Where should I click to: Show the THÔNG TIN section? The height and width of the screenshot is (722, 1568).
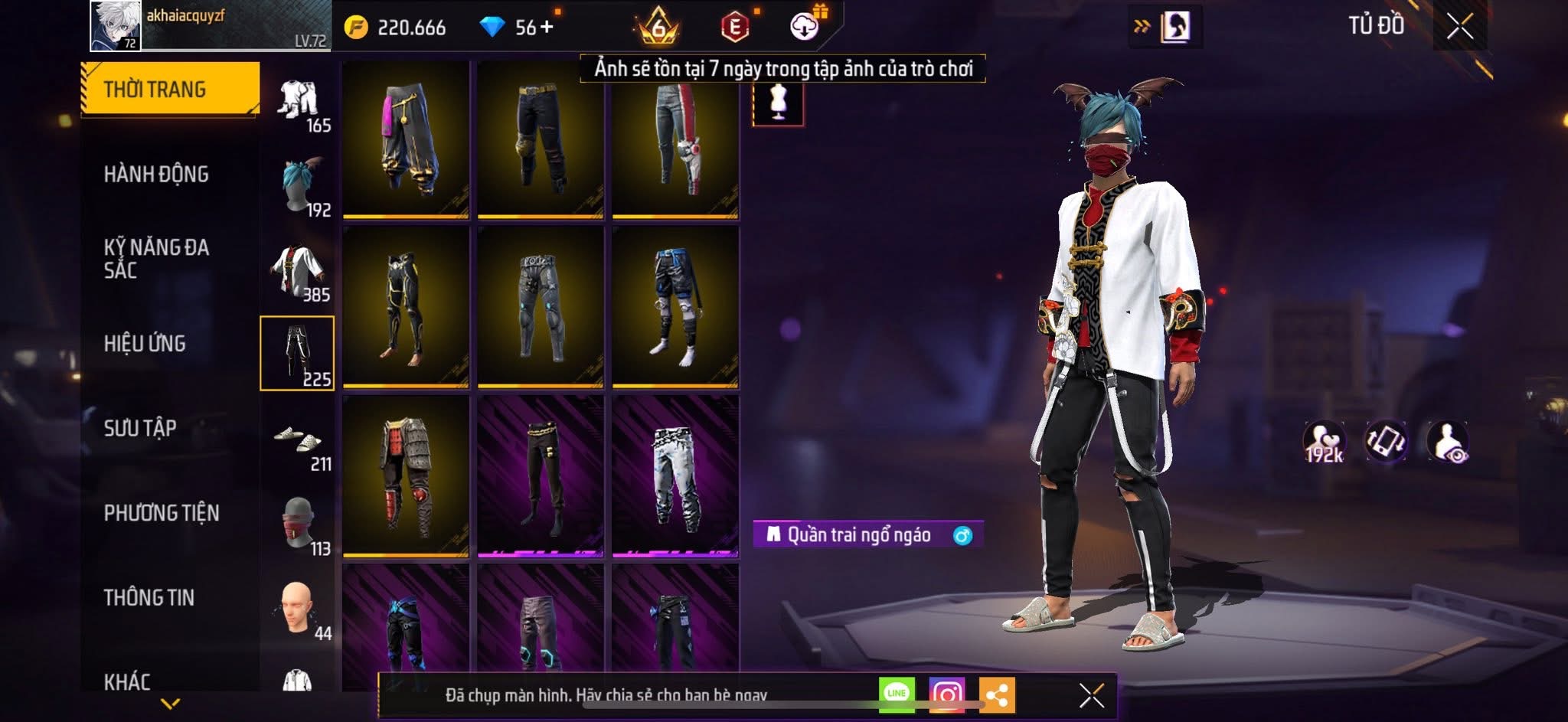[149, 598]
